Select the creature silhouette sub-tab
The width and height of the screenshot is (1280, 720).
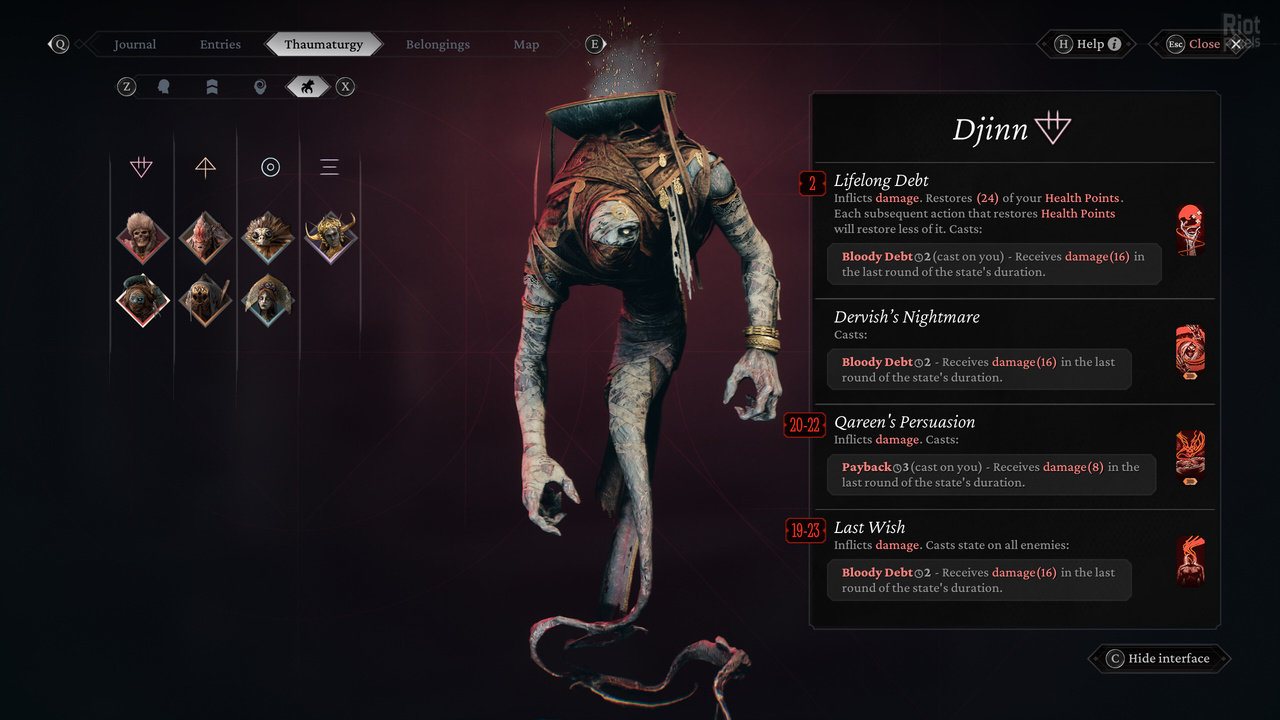click(308, 87)
